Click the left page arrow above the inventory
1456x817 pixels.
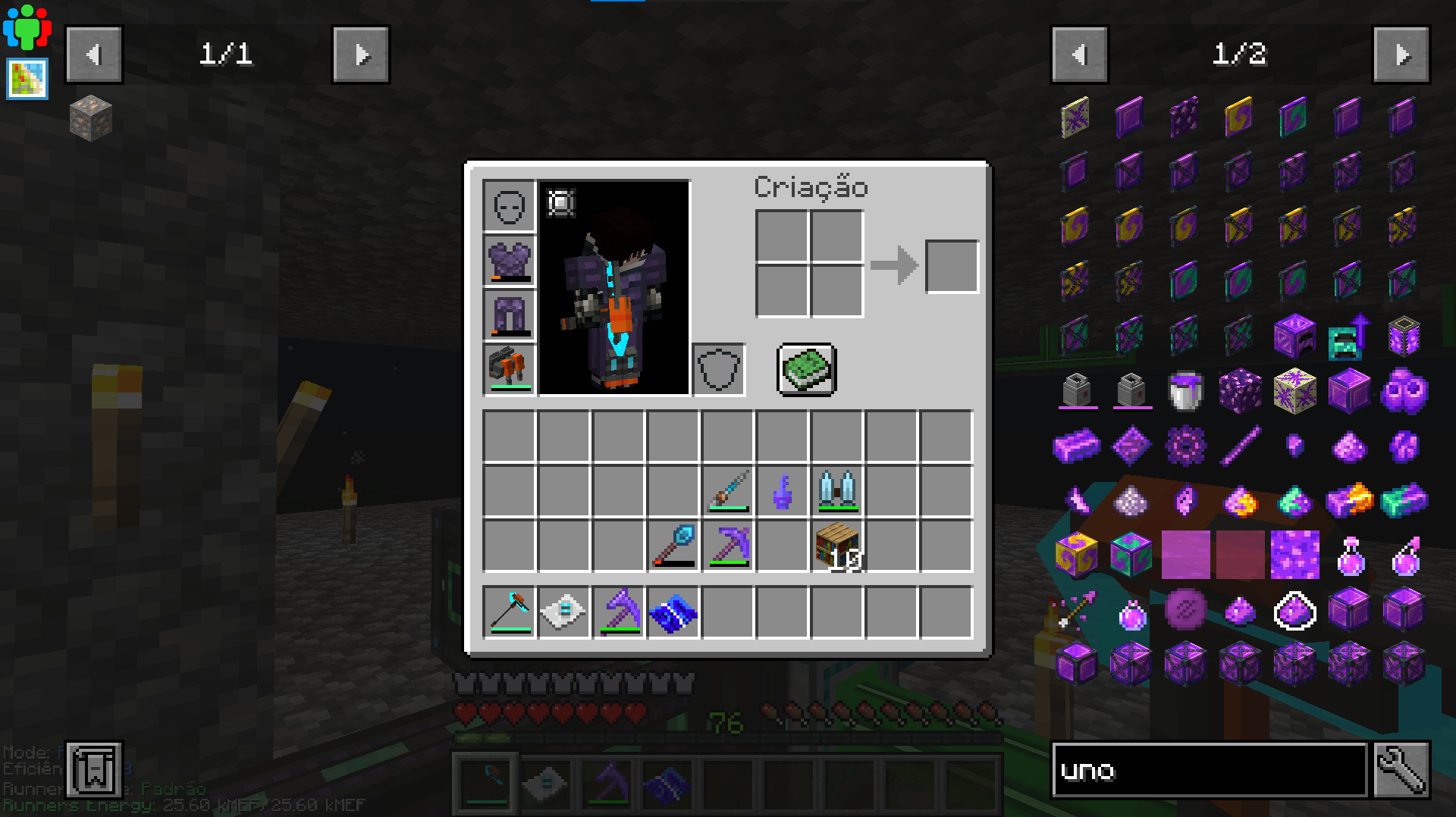(94, 54)
